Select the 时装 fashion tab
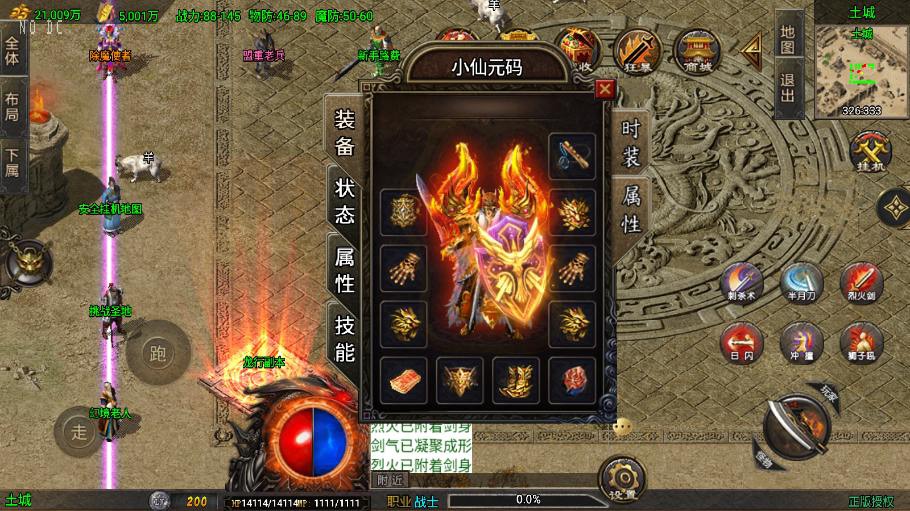Viewport: 910px width, 511px height. 631,141
